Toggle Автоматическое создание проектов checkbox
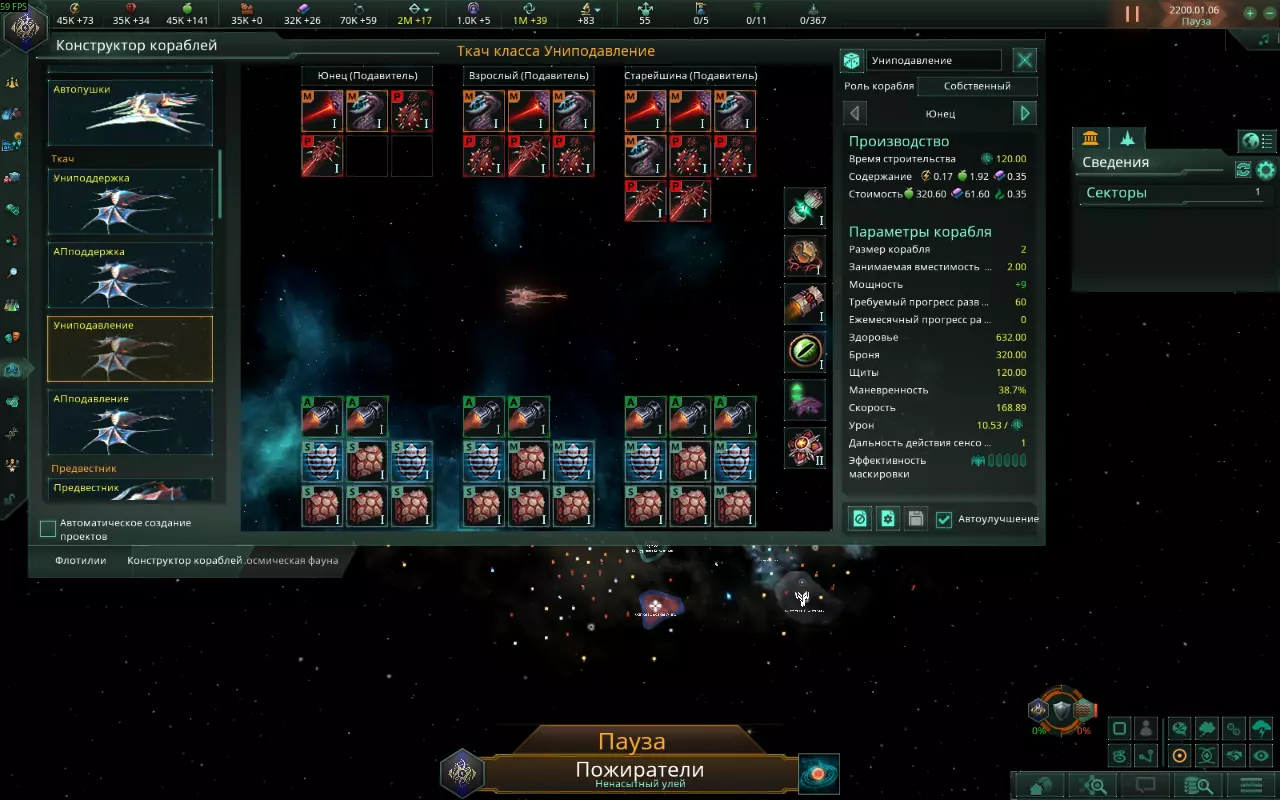Screen dimensions: 1280x800 coord(48,529)
